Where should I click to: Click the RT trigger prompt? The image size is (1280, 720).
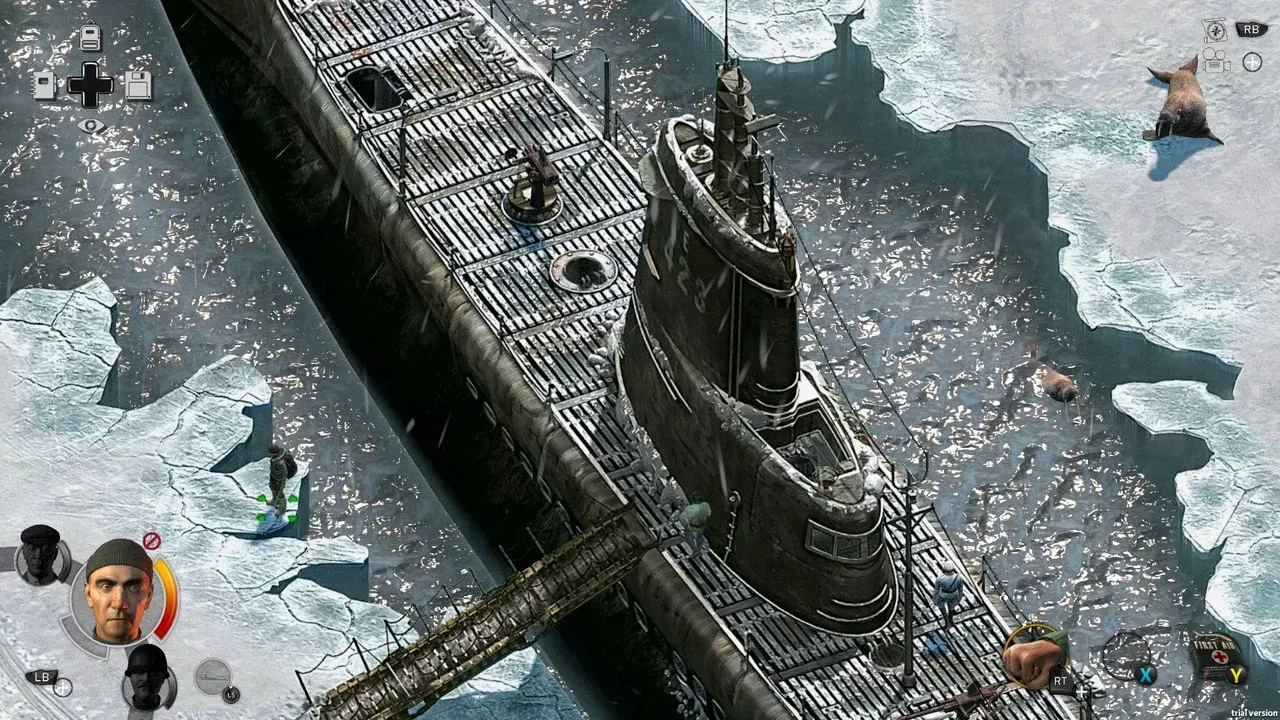1060,681
